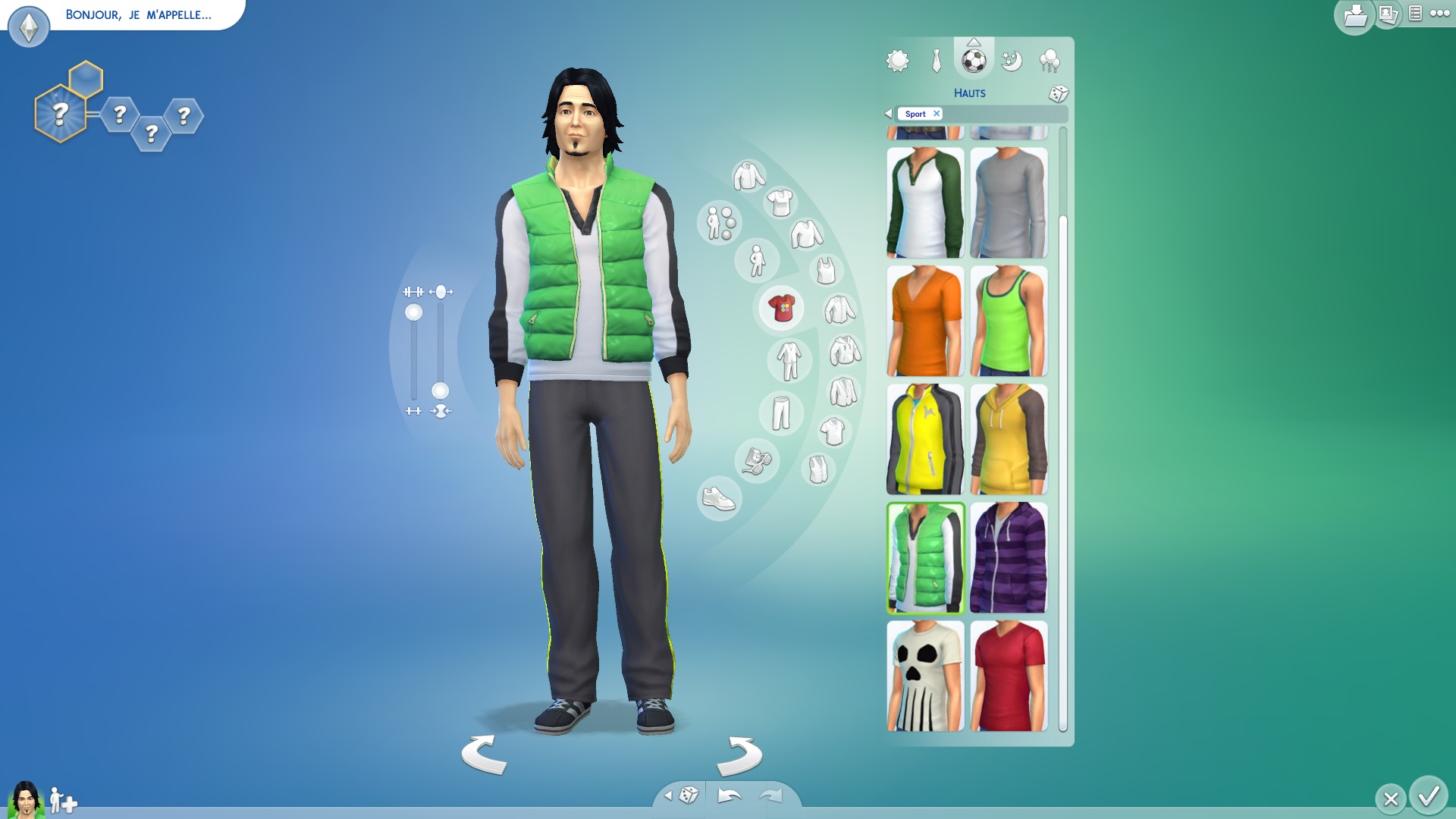Viewport: 1456px width, 819px height.
Task: Select the shoes category on the clothing wheel
Action: tap(718, 497)
